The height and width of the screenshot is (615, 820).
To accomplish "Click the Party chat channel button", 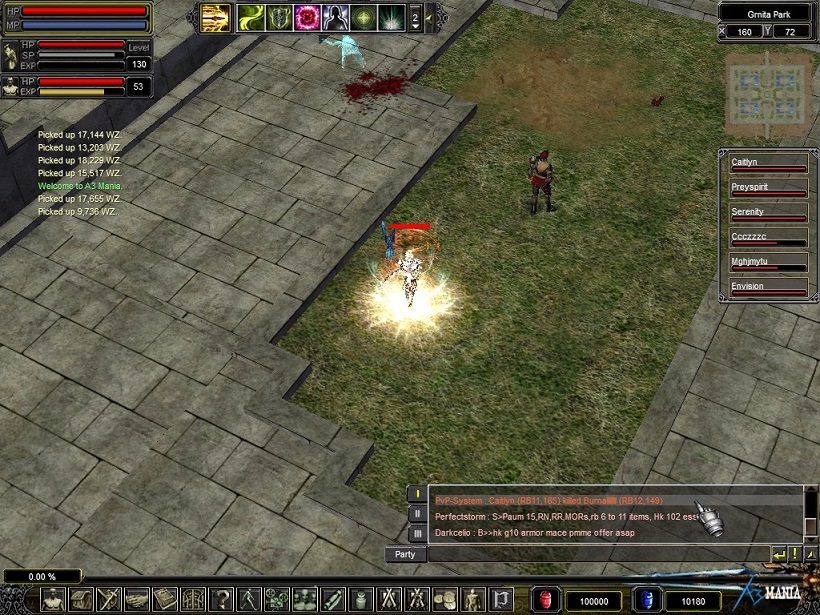I will point(405,554).
